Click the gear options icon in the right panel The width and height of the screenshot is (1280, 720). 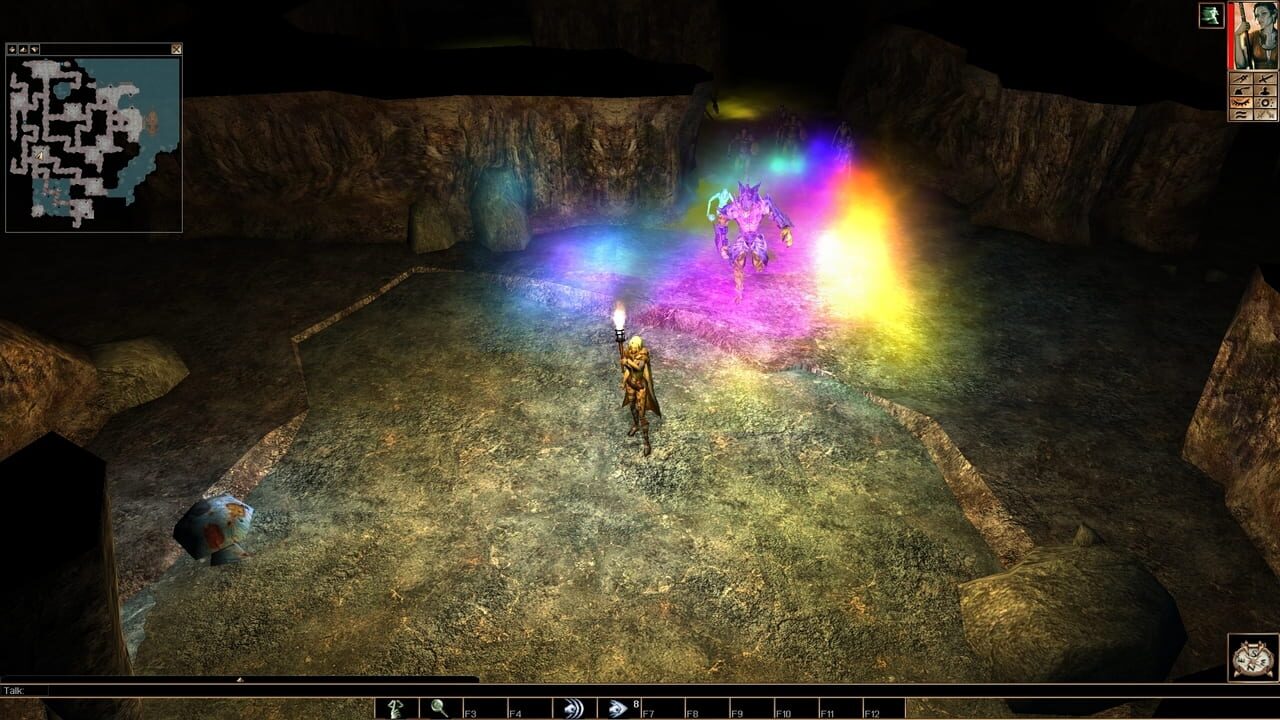coord(1264,102)
